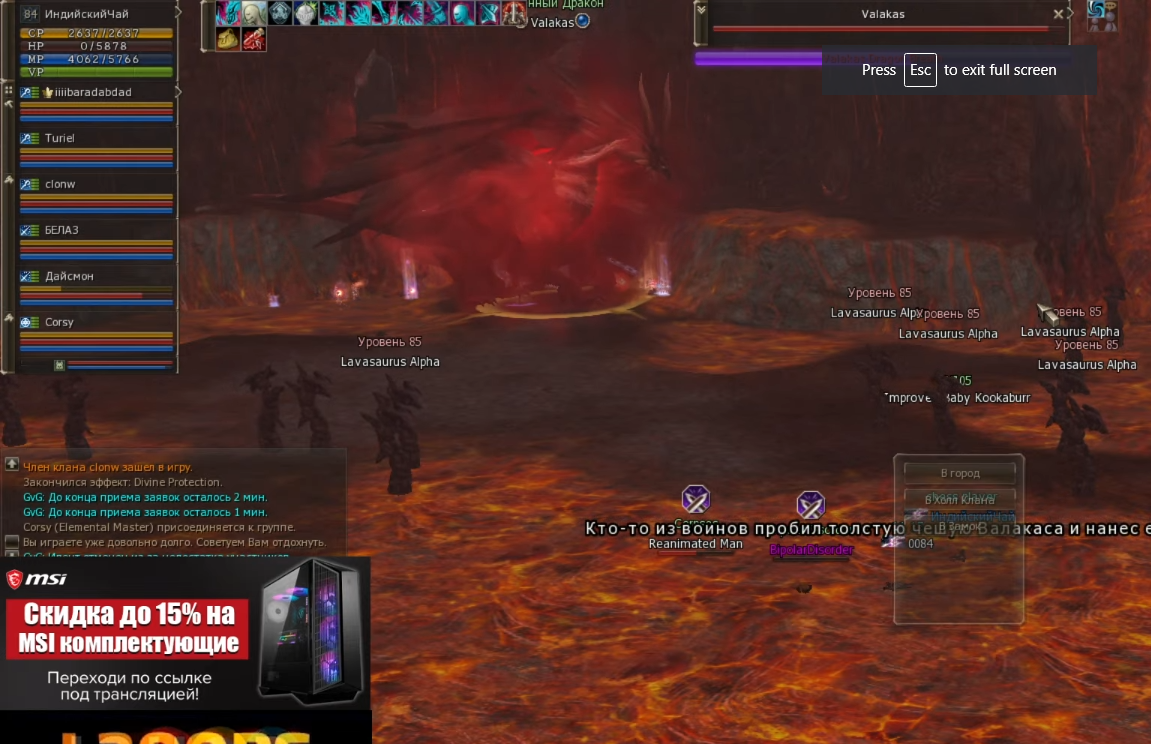Select party member Corsy

click(59, 322)
